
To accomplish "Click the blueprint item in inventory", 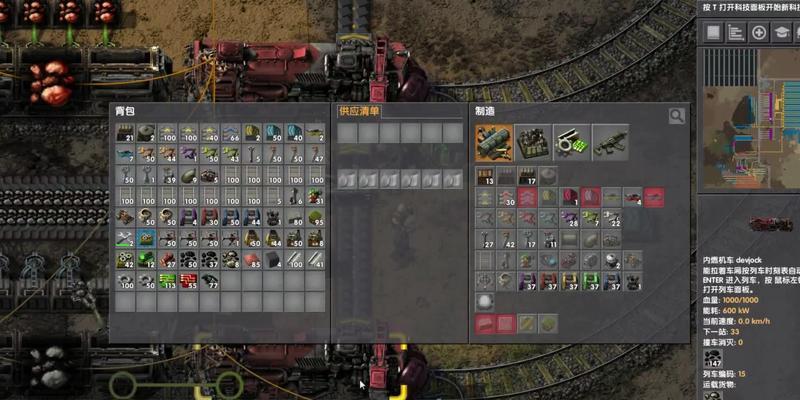I will tap(147, 239).
